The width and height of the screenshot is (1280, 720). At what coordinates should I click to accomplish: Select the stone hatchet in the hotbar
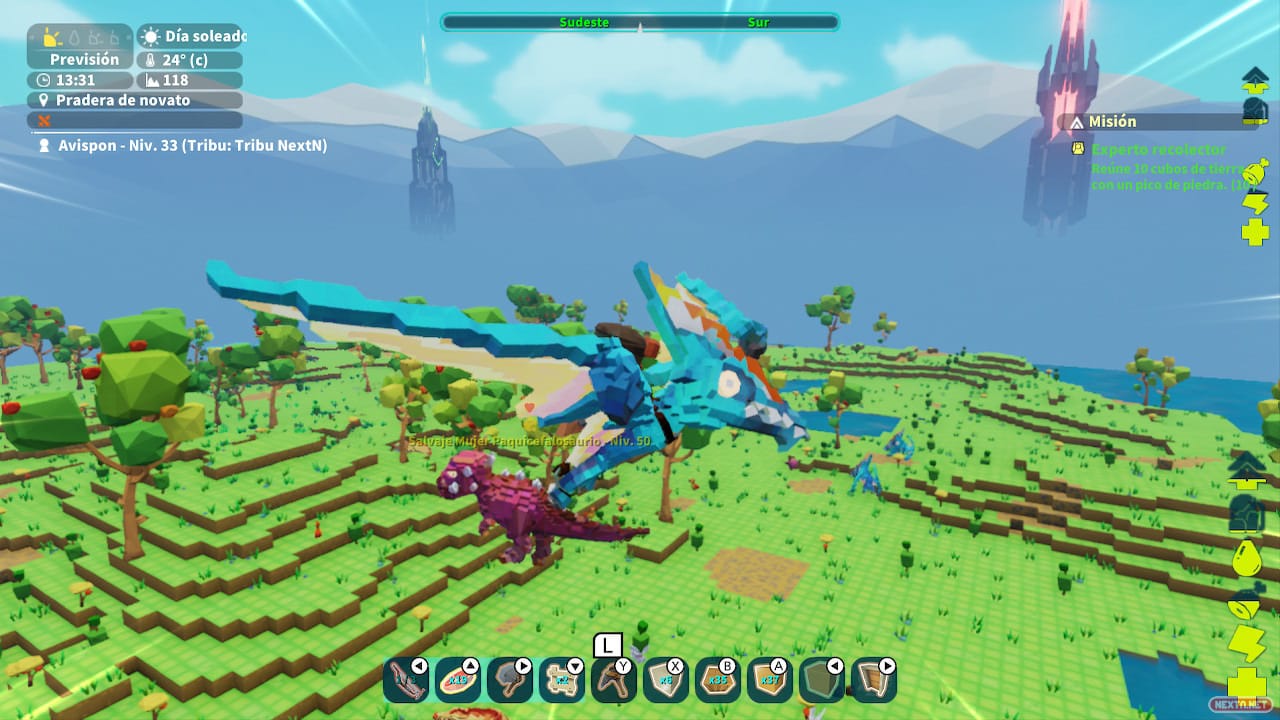point(510,680)
